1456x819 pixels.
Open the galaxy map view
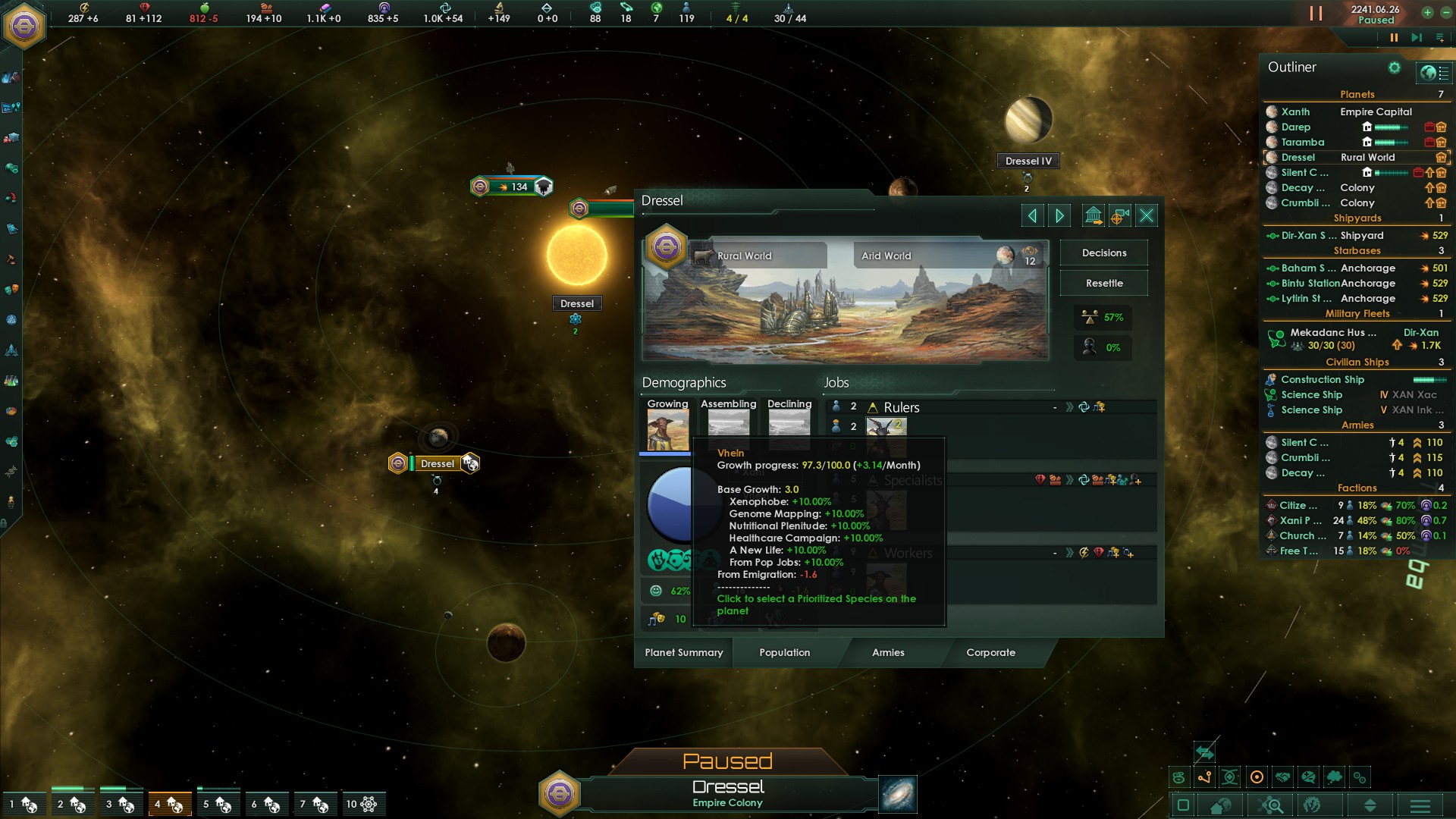tap(898, 794)
